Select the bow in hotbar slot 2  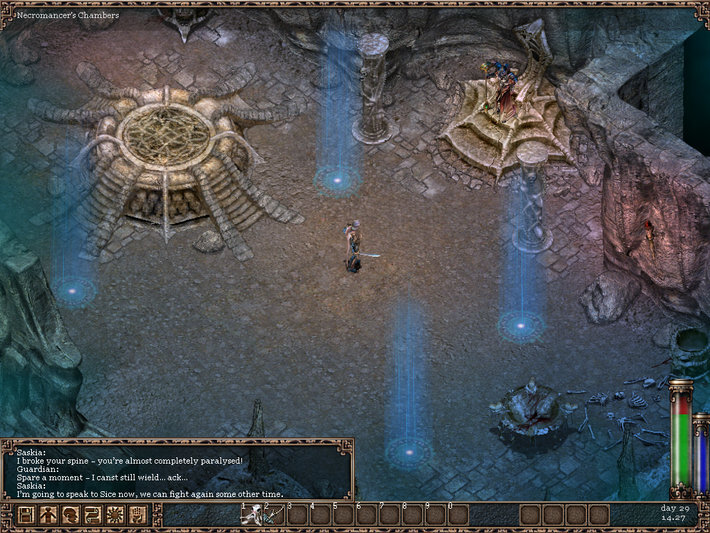(273, 515)
